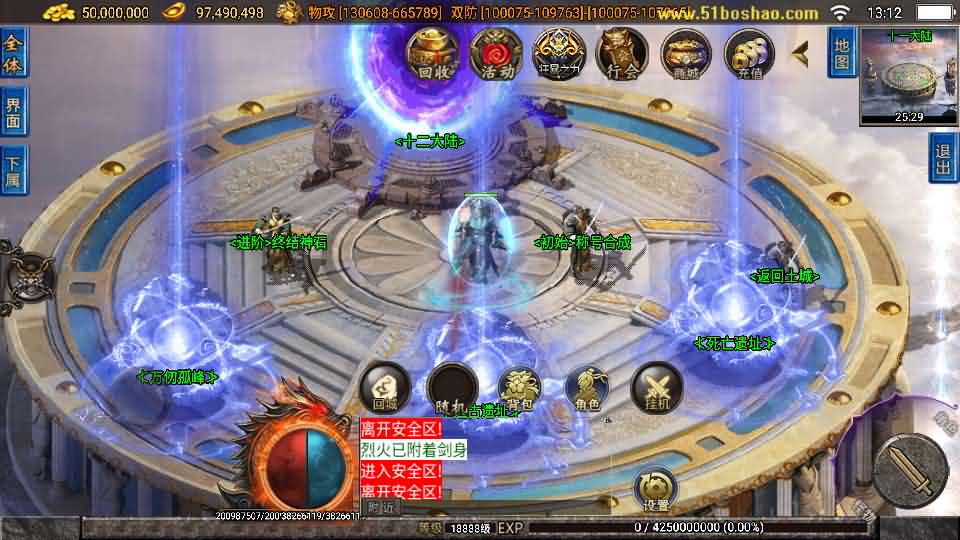
Task: Open the 地图 map button
Action: click(x=842, y=52)
